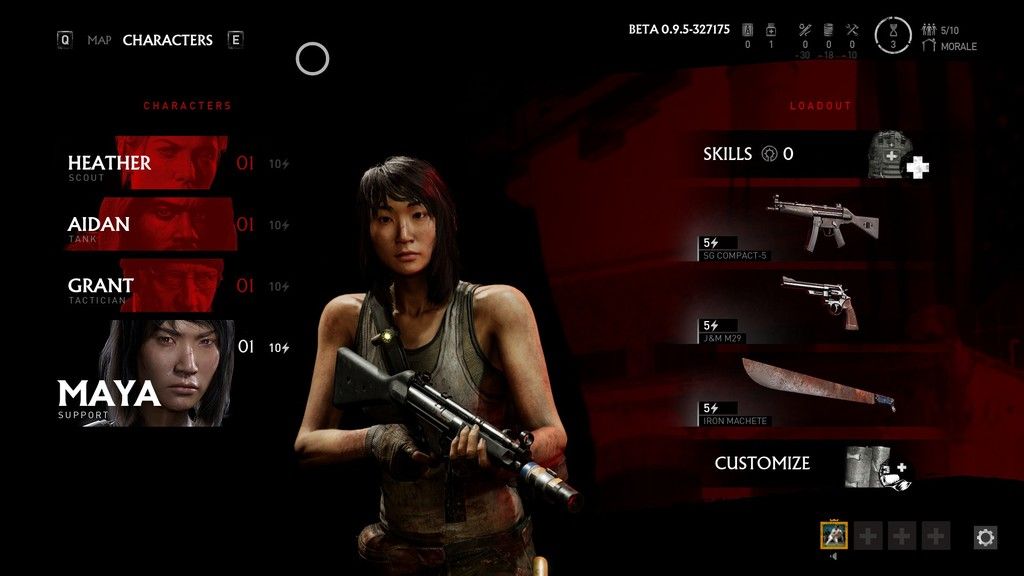Pick Grant the Tactician
Image resolution: width=1024 pixels, height=576 pixels.
pyautogui.click(x=150, y=287)
